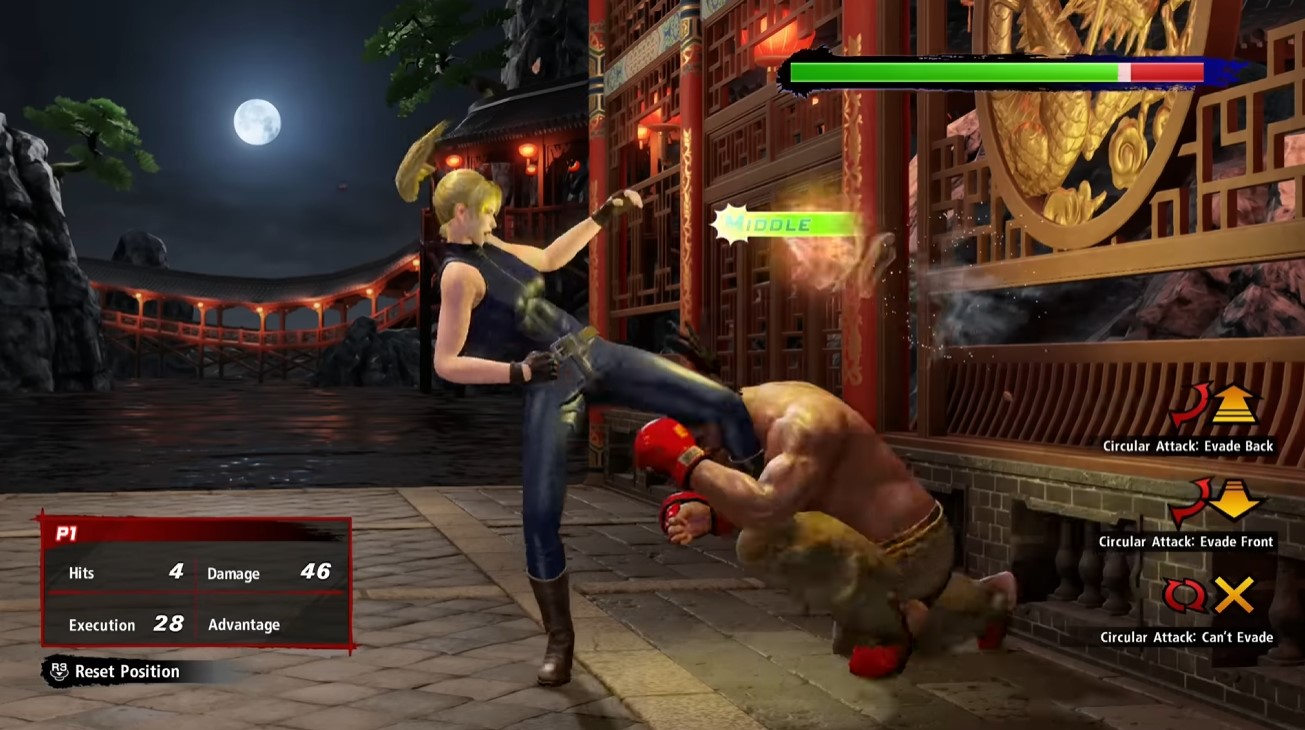Click the Execution value showing 28

point(172,622)
